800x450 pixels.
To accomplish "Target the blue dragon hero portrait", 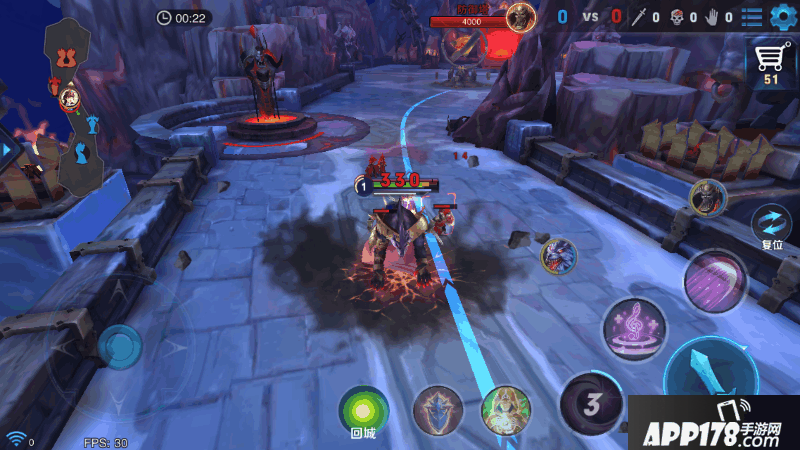I will coord(558,256).
